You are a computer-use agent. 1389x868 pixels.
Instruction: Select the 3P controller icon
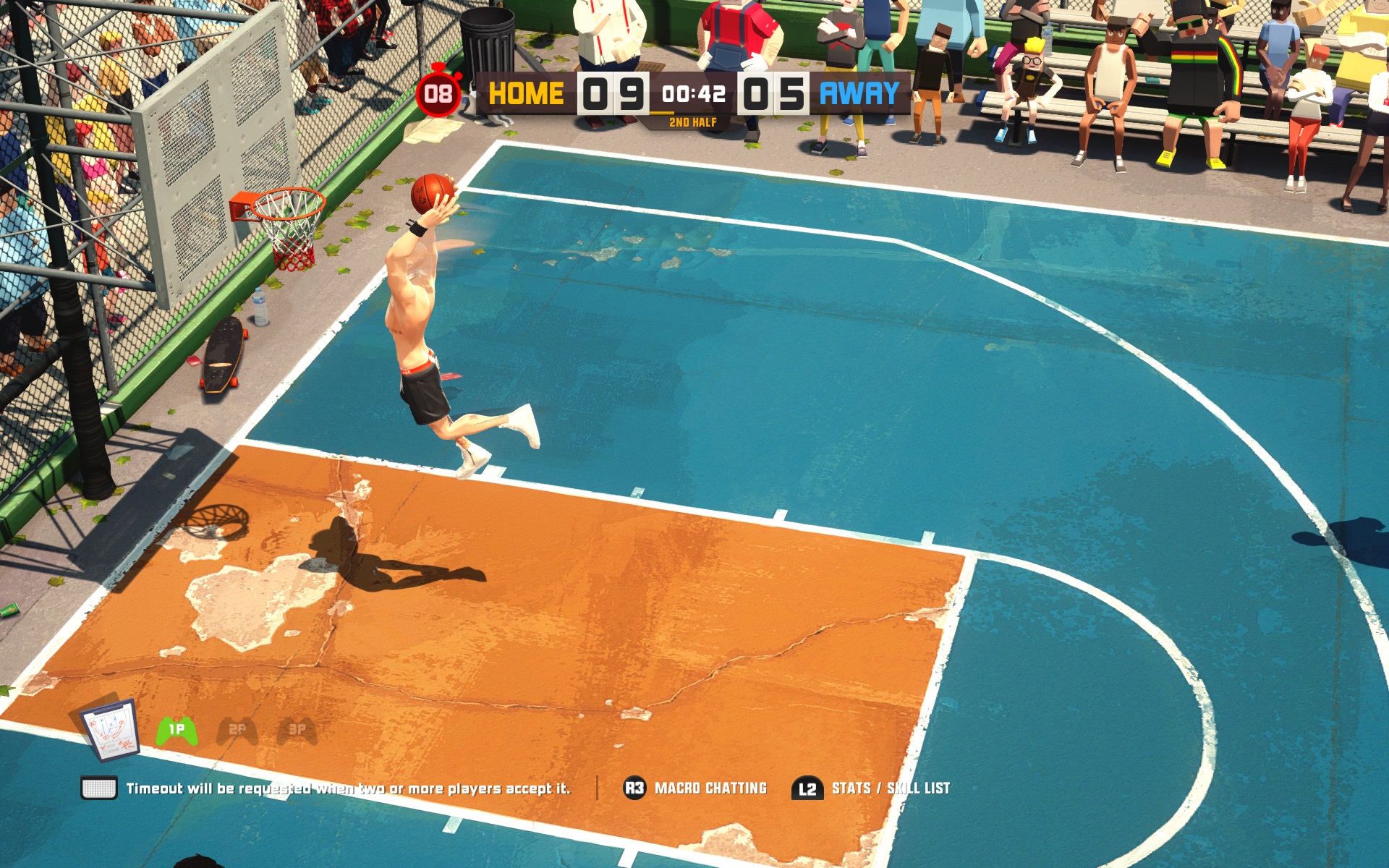tap(297, 731)
